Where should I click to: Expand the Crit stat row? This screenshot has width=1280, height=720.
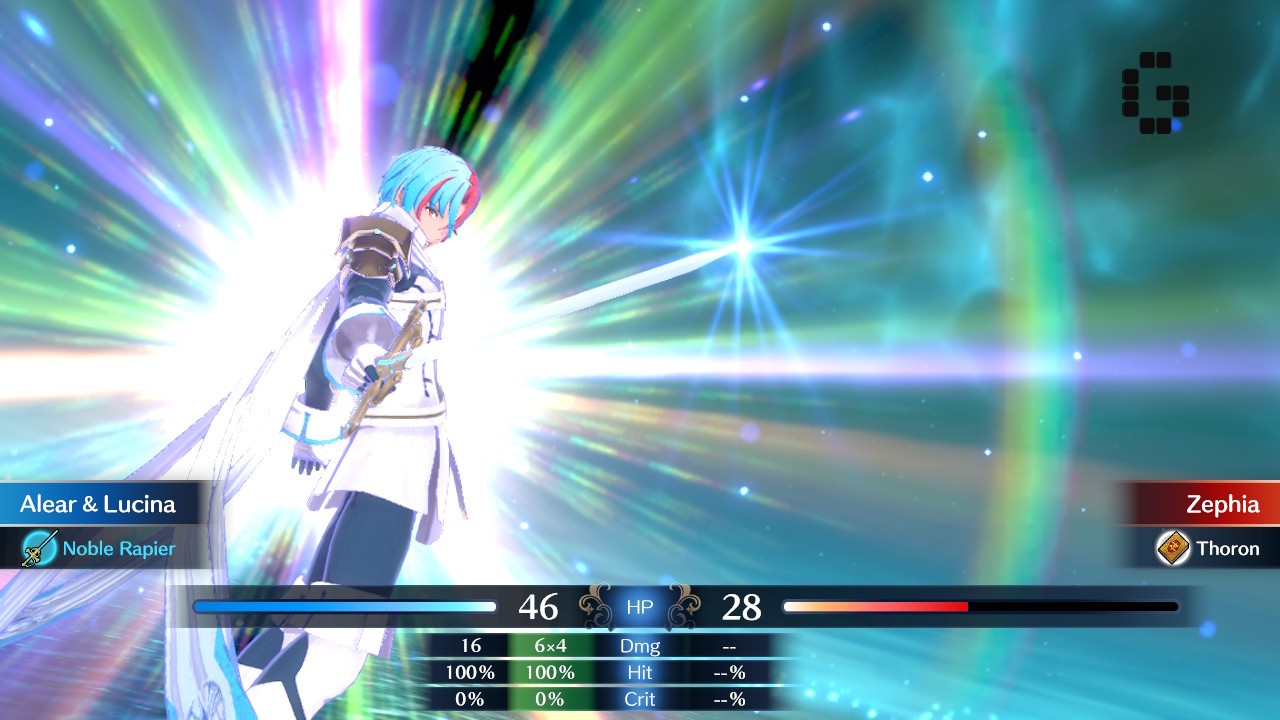[639, 698]
